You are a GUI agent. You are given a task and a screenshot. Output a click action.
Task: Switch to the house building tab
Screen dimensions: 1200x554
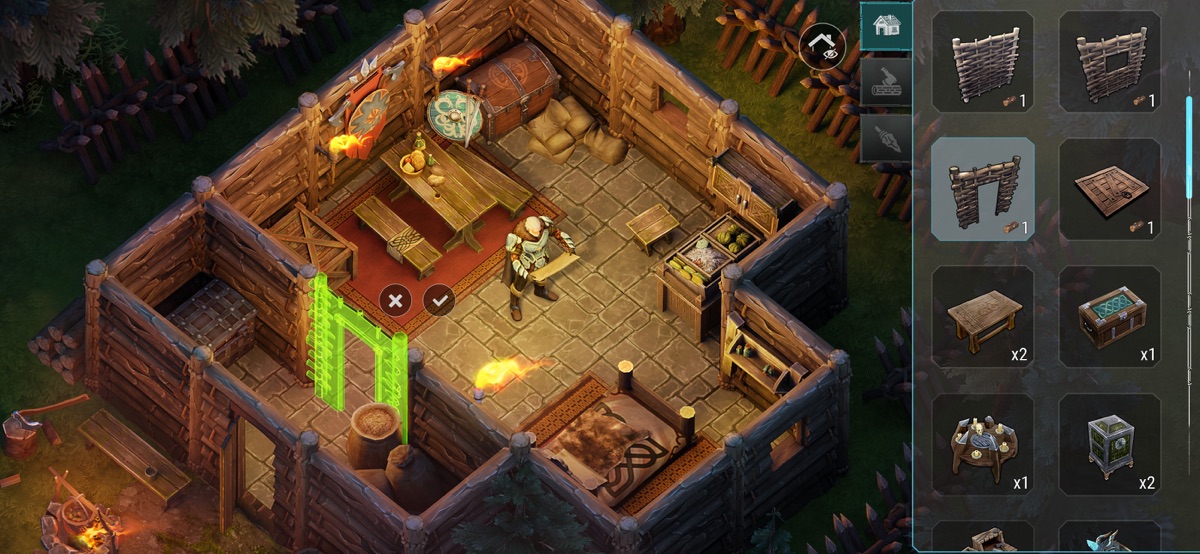click(x=886, y=26)
